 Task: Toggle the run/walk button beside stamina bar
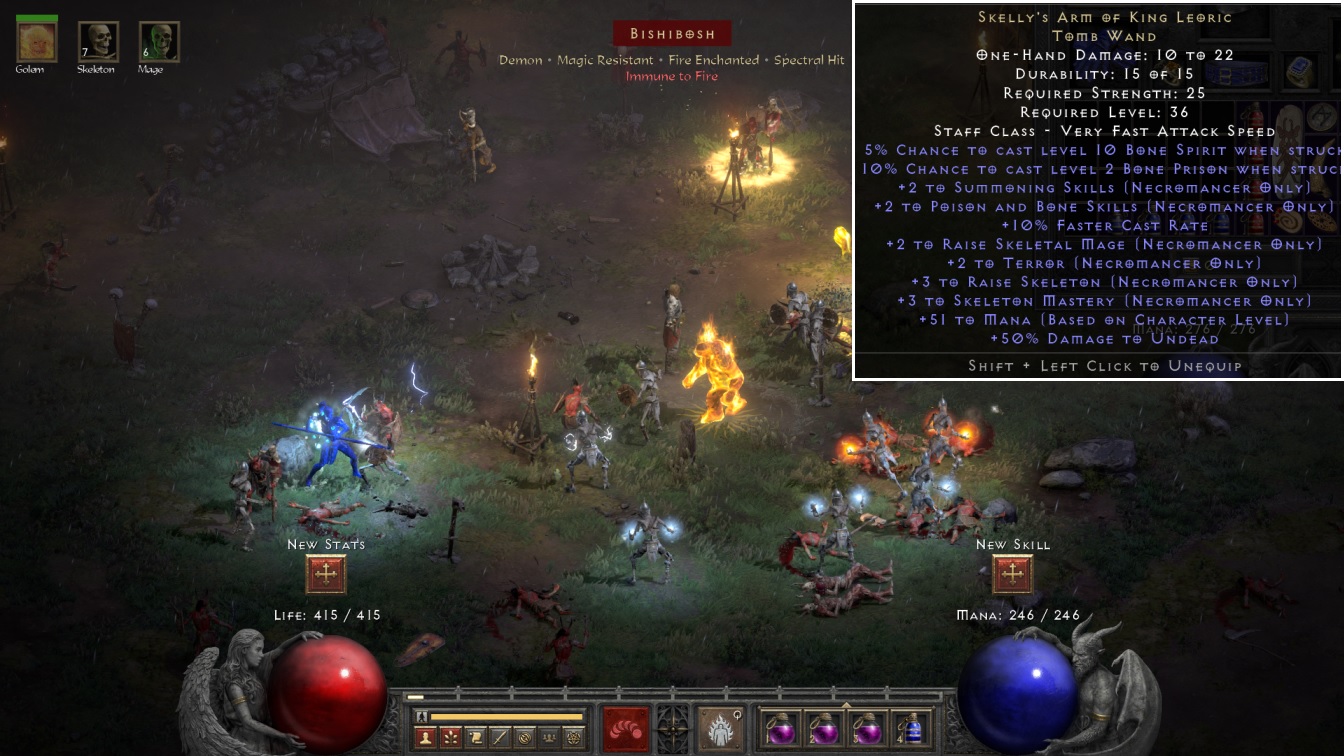click(422, 716)
